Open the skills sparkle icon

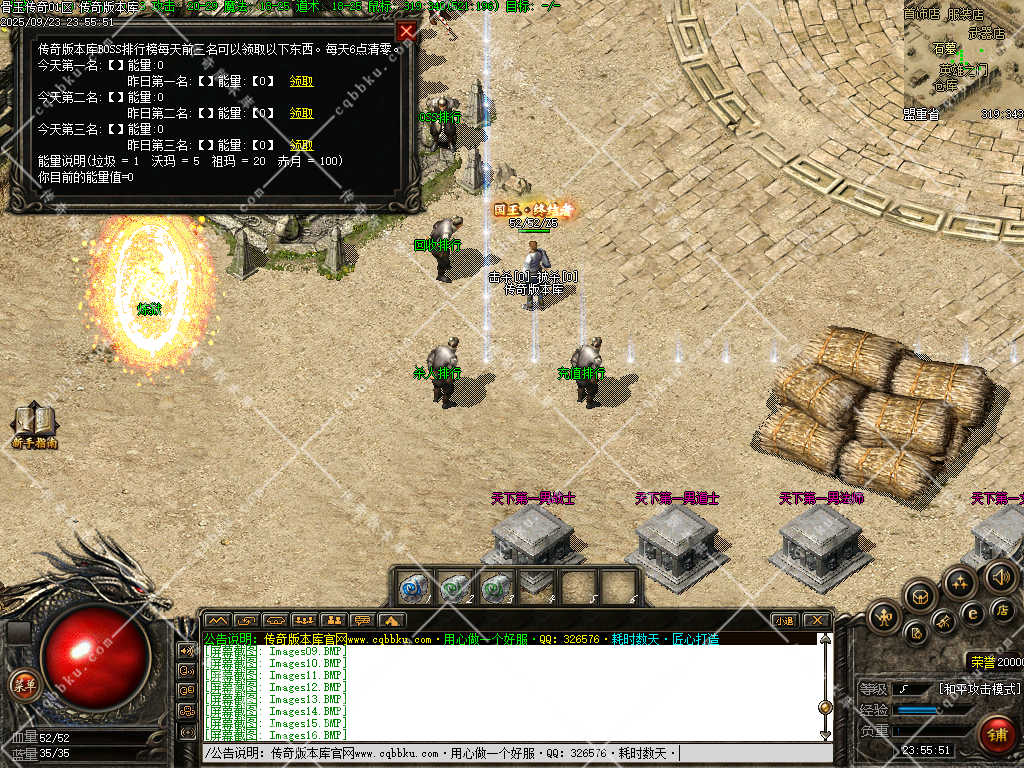(959, 582)
